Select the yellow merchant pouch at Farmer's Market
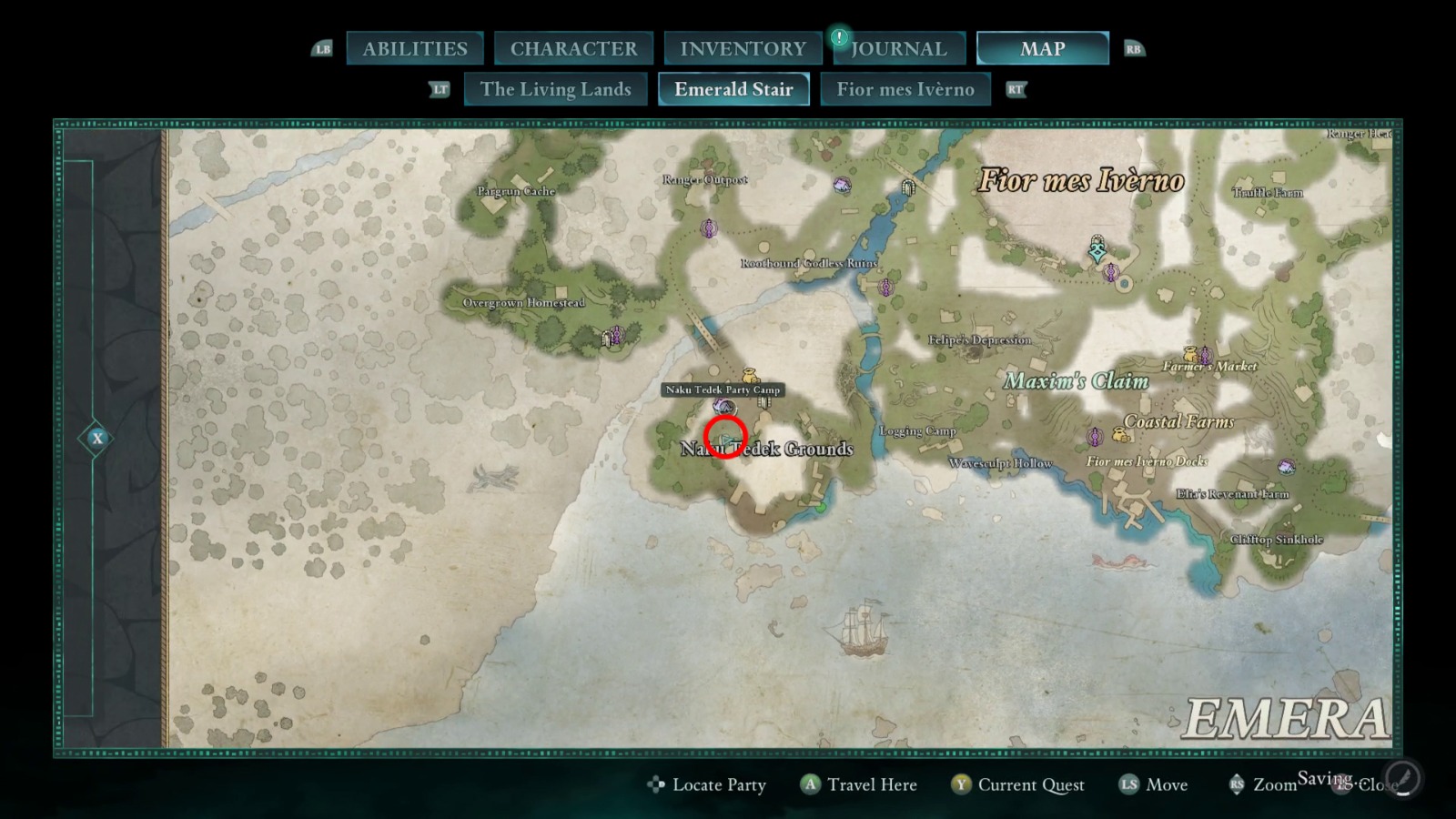 click(1190, 354)
